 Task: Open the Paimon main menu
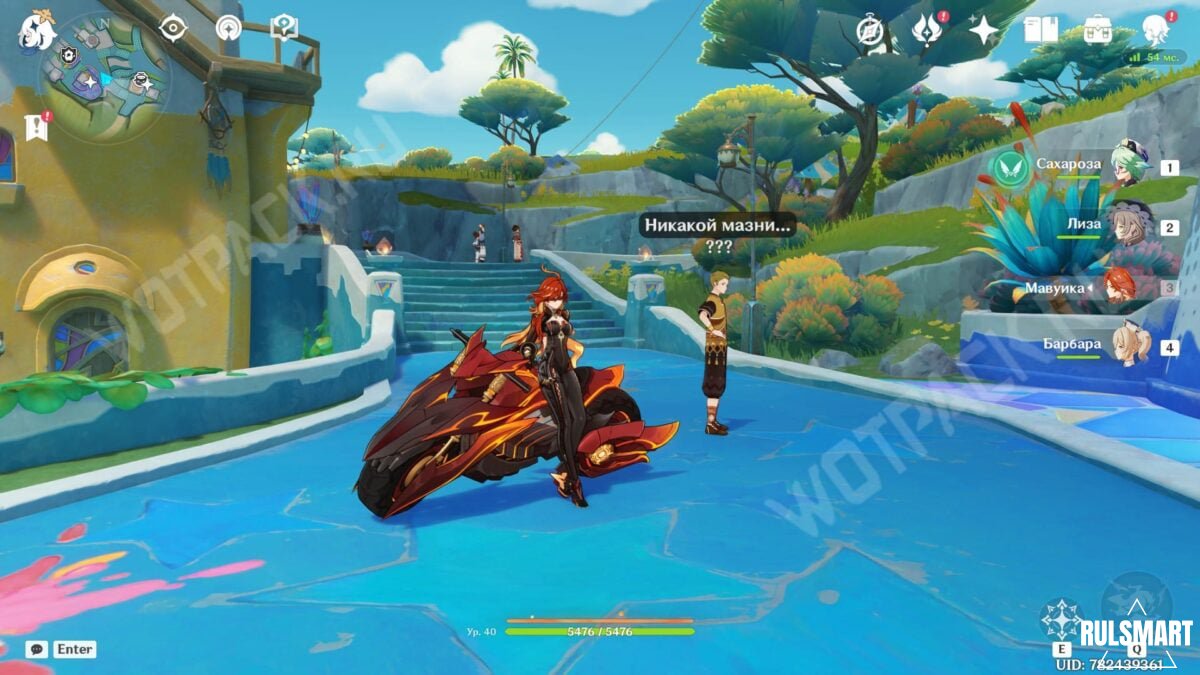(x=36, y=29)
